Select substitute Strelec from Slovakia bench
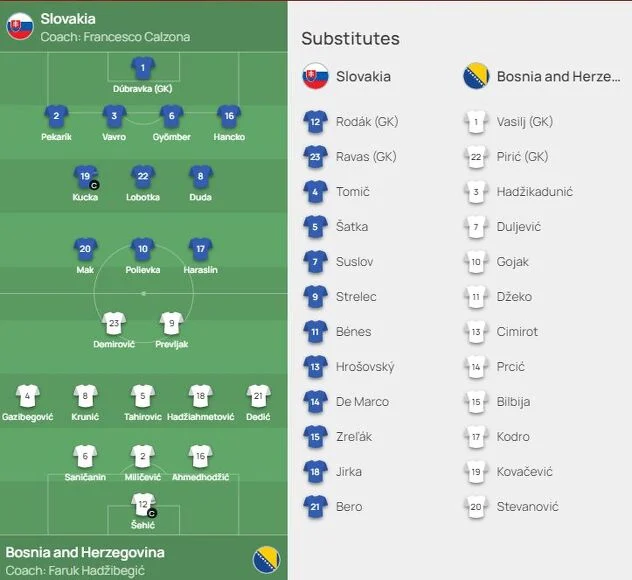Screen dimensions: 632x580 coord(355,297)
